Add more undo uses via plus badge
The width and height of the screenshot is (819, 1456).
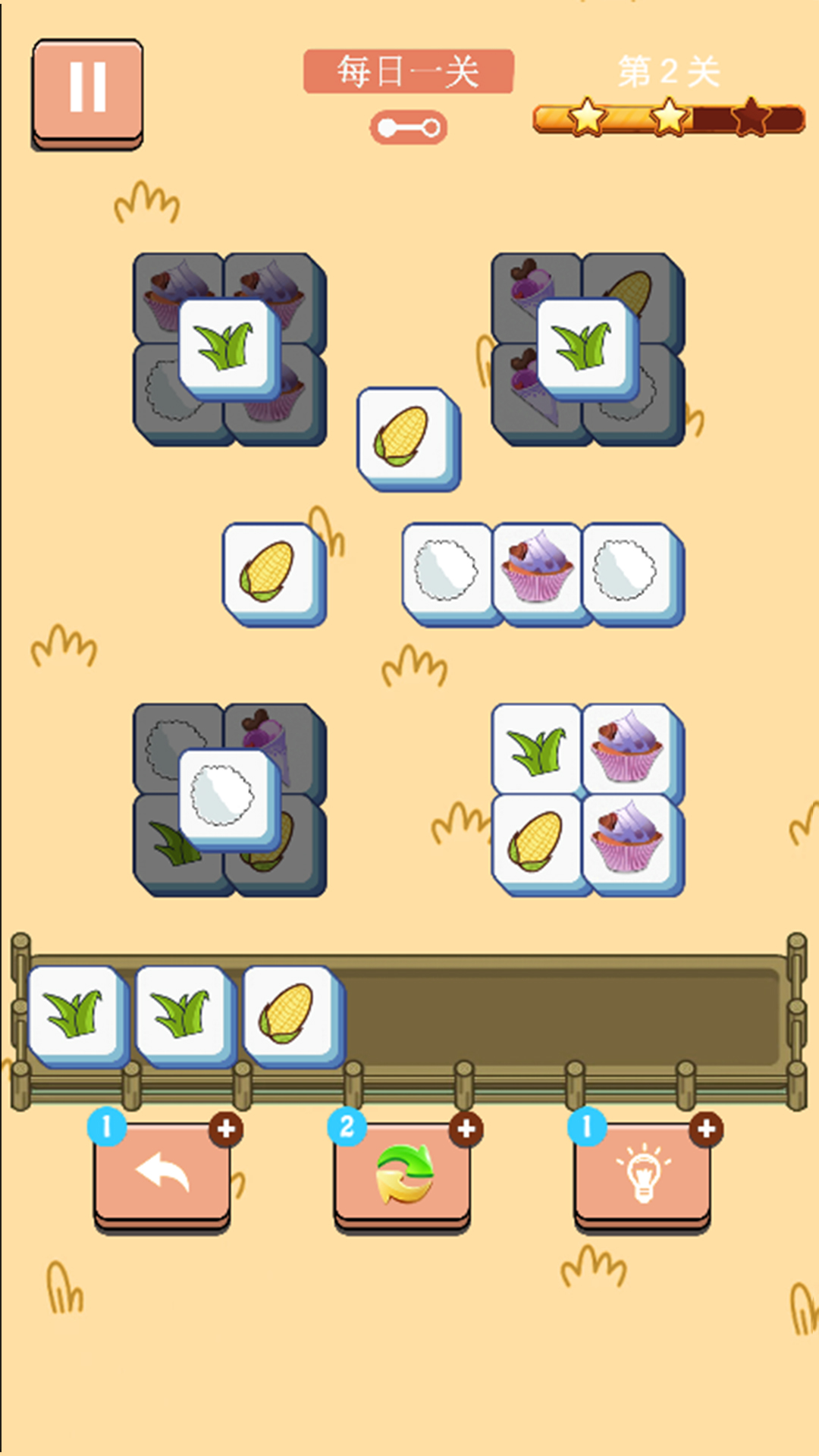tap(226, 1129)
